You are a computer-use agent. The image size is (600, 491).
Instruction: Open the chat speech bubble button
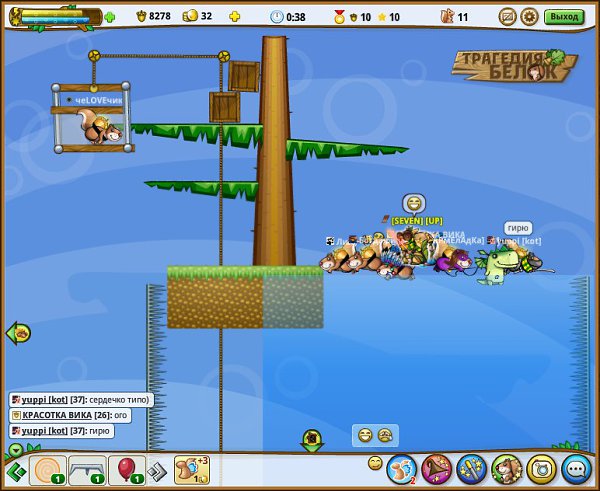(575, 468)
